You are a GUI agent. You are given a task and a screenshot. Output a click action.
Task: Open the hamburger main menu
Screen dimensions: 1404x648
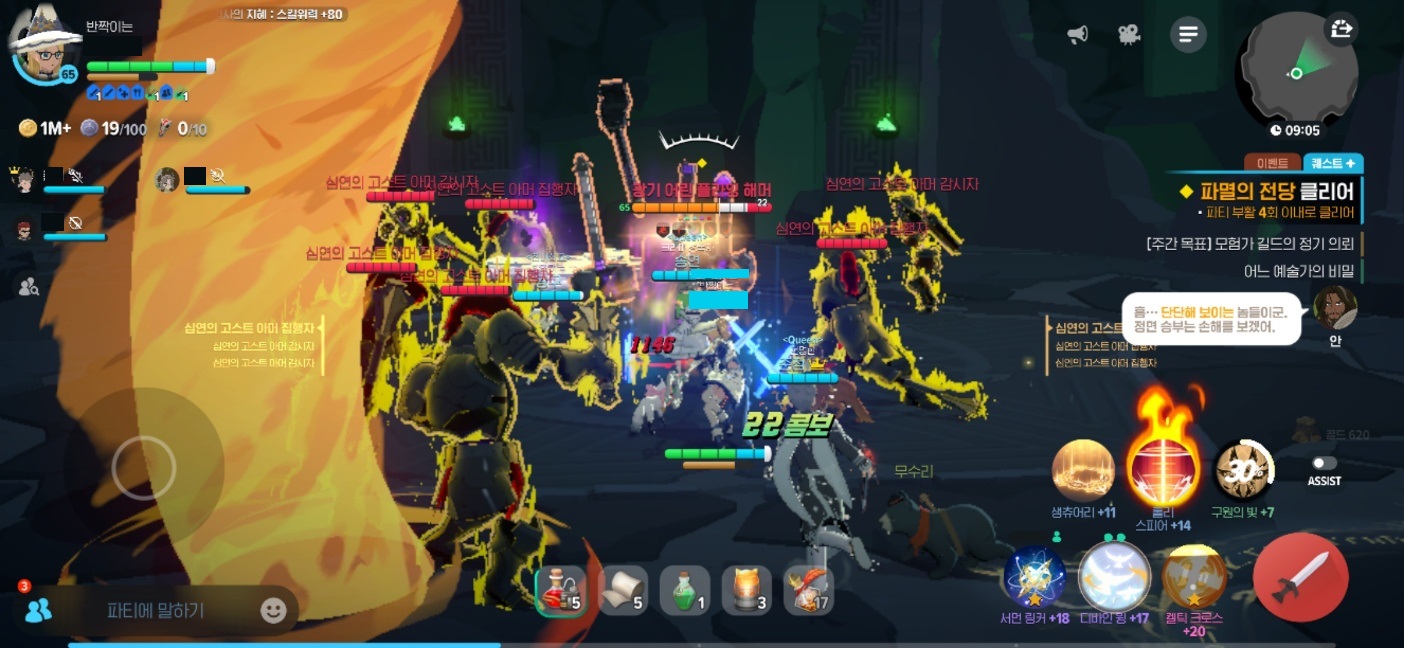point(1188,35)
